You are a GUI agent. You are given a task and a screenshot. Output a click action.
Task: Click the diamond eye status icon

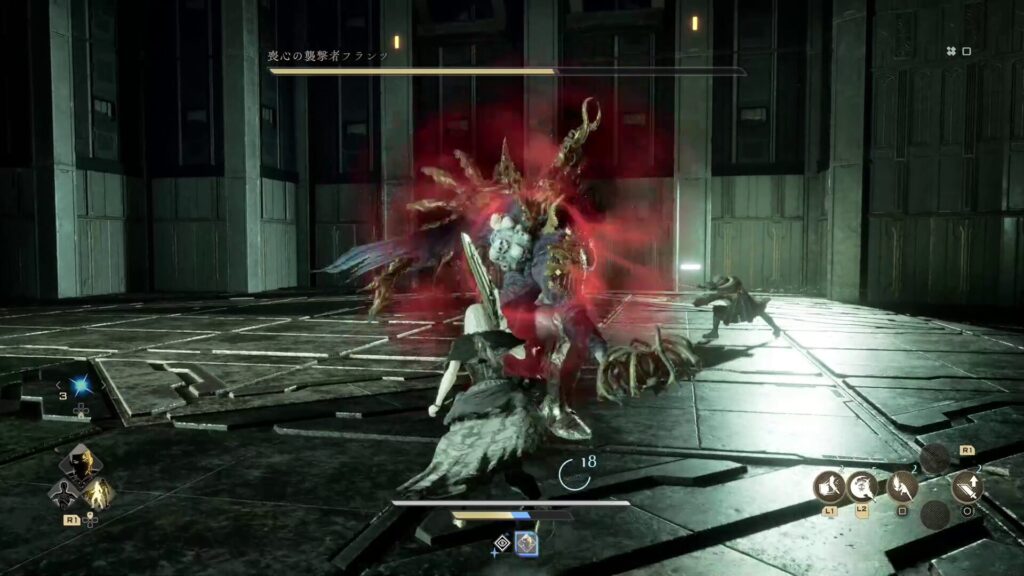click(x=503, y=543)
